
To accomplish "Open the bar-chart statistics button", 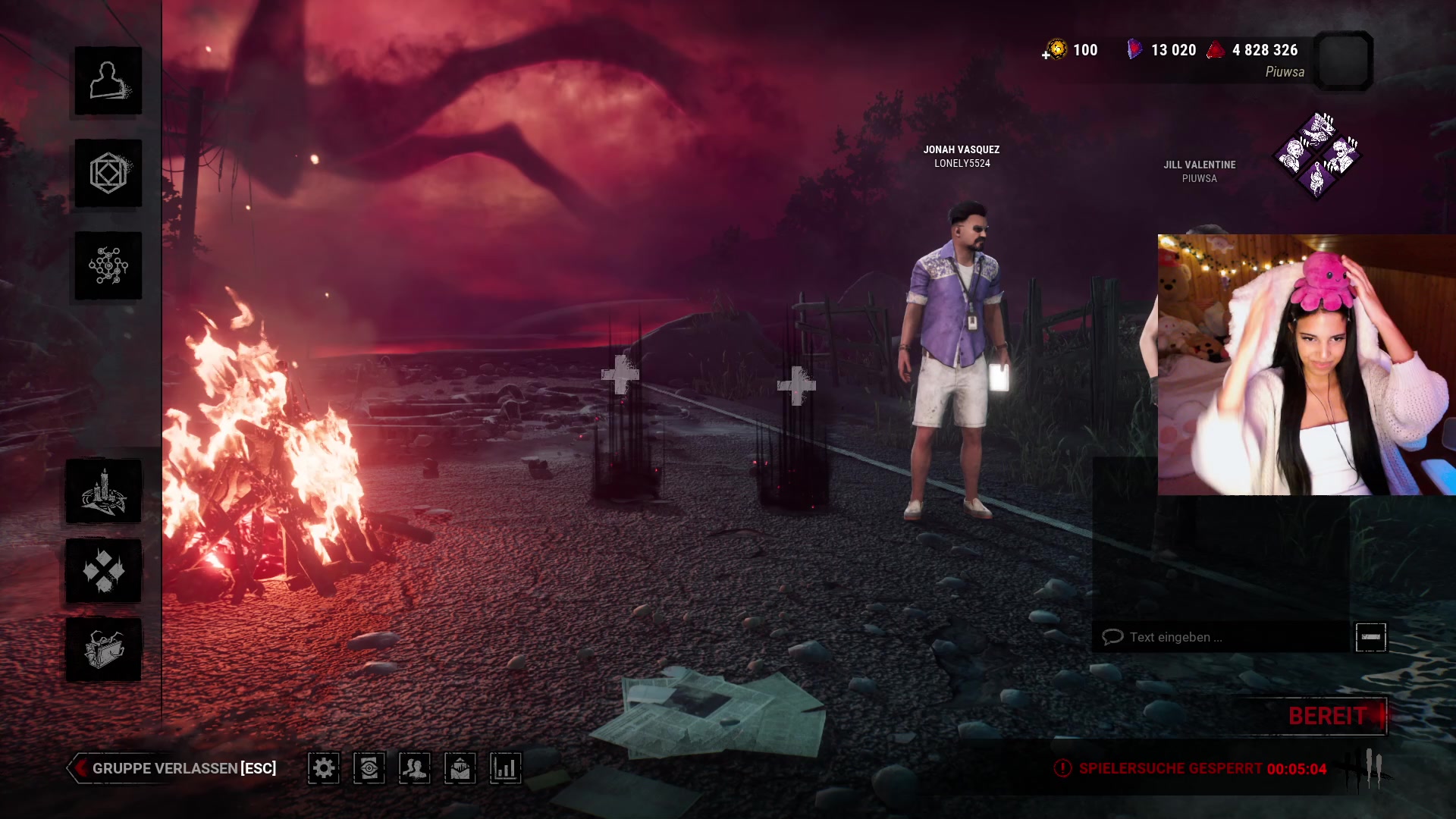I will tap(506, 768).
